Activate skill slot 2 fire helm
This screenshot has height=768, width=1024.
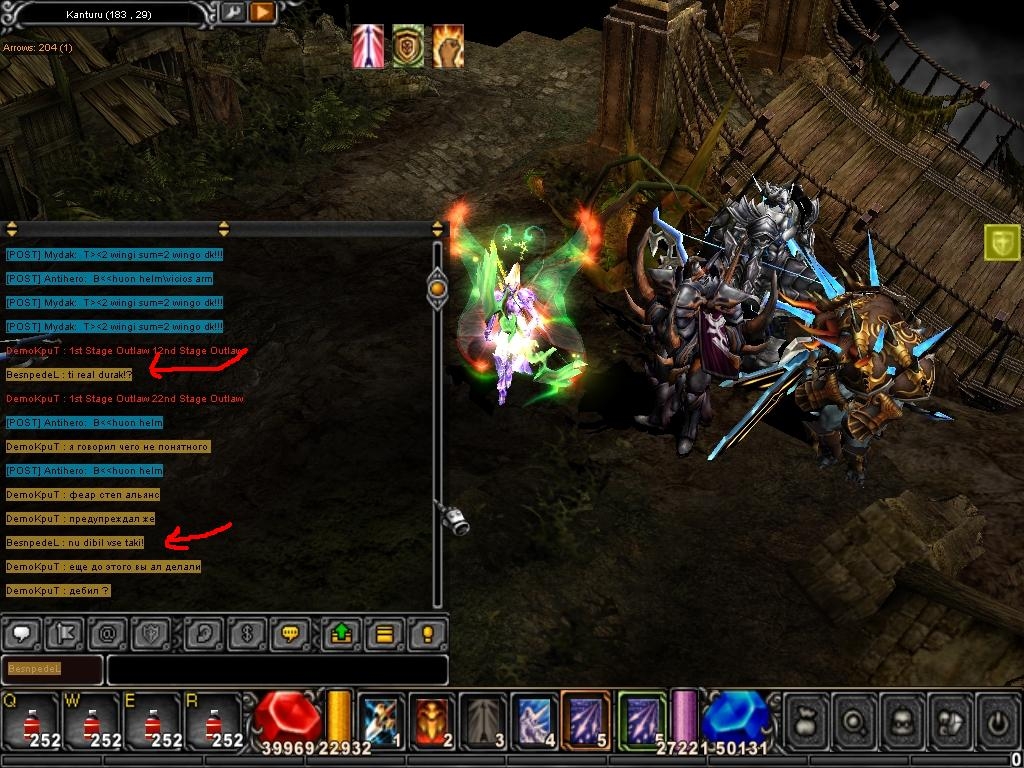433,720
